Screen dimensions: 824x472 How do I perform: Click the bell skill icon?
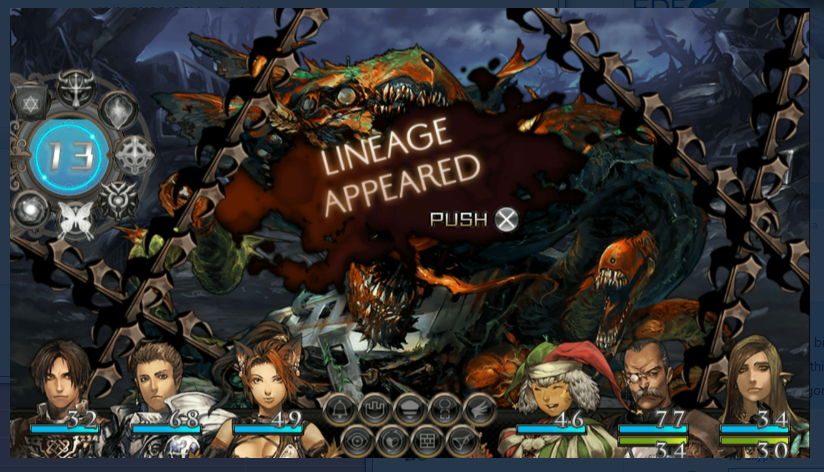338,409
